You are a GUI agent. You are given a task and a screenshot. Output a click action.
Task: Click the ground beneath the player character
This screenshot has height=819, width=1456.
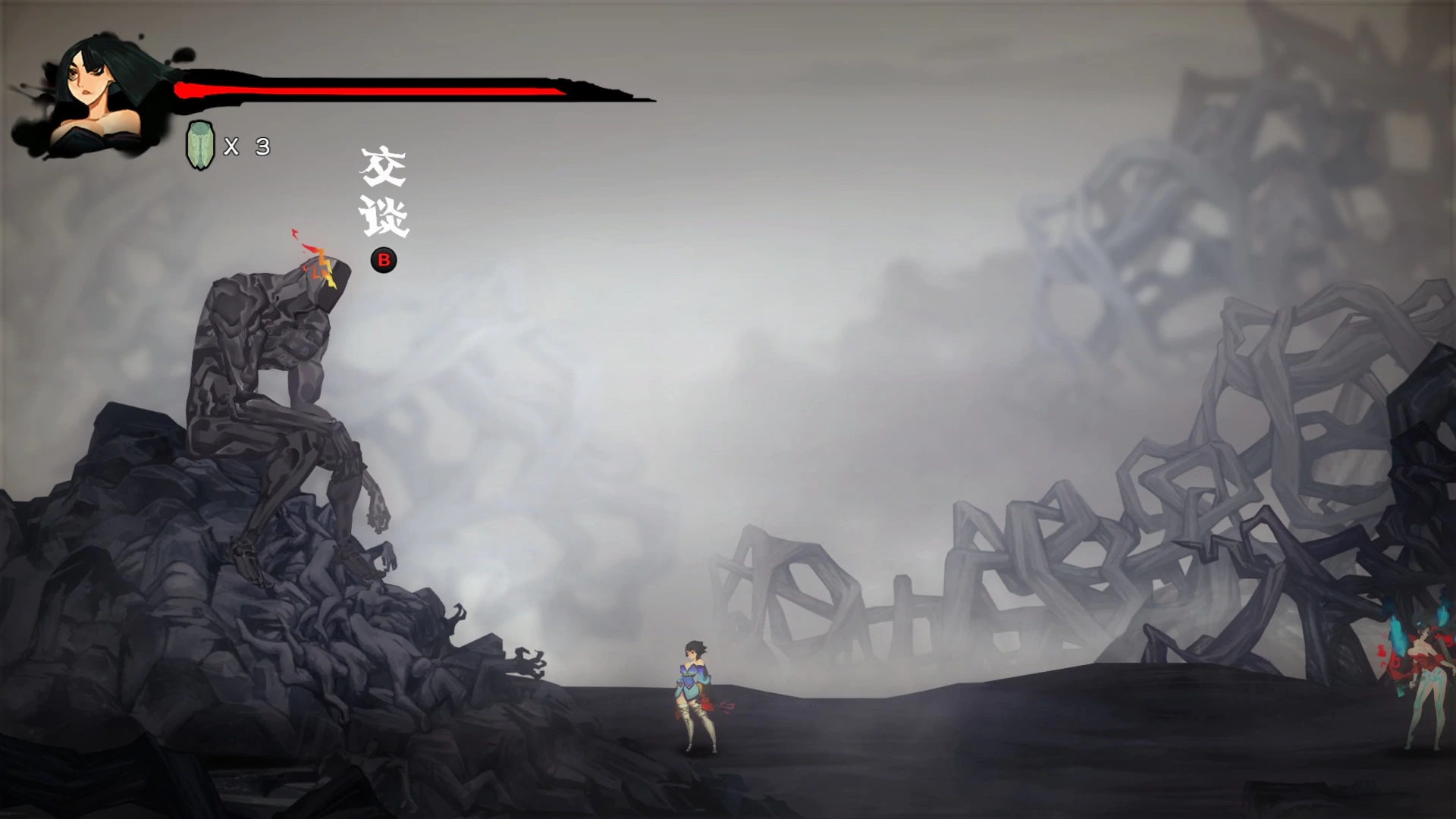click(698, 766)
